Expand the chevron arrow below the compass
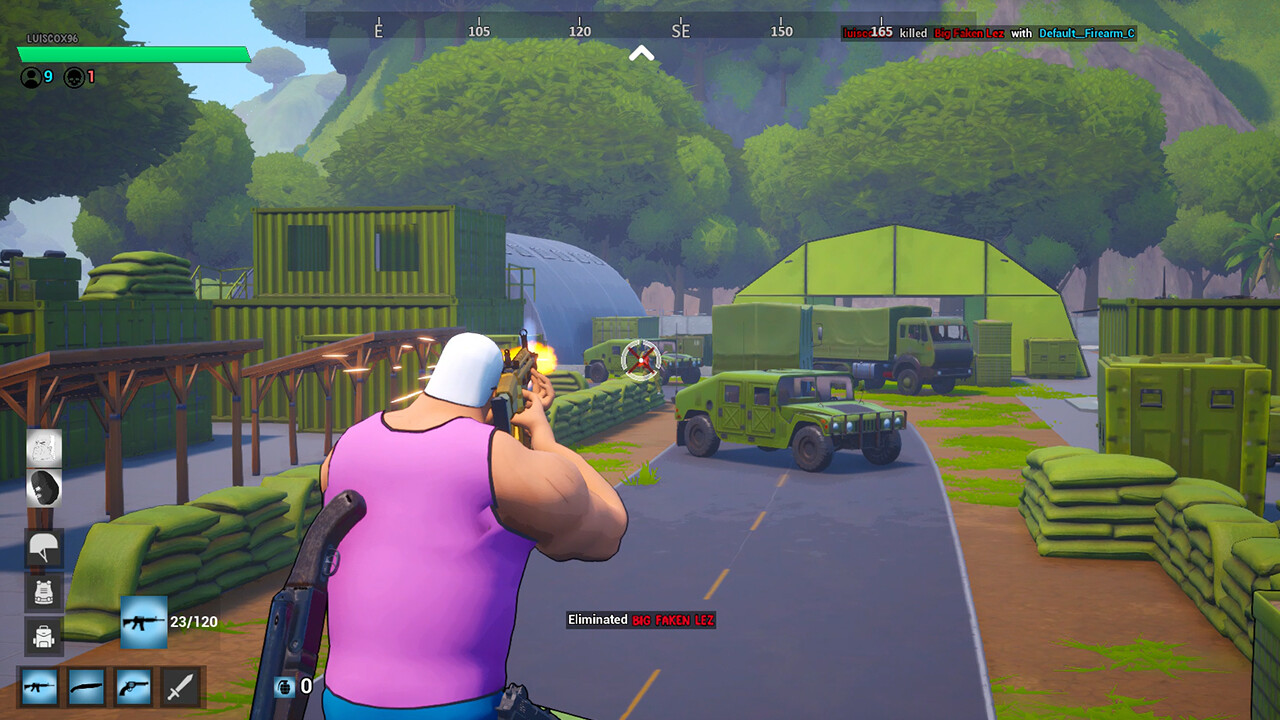The width and height of the screenshot is (1280, 720). pyautogui.click(x=639, y=54)
